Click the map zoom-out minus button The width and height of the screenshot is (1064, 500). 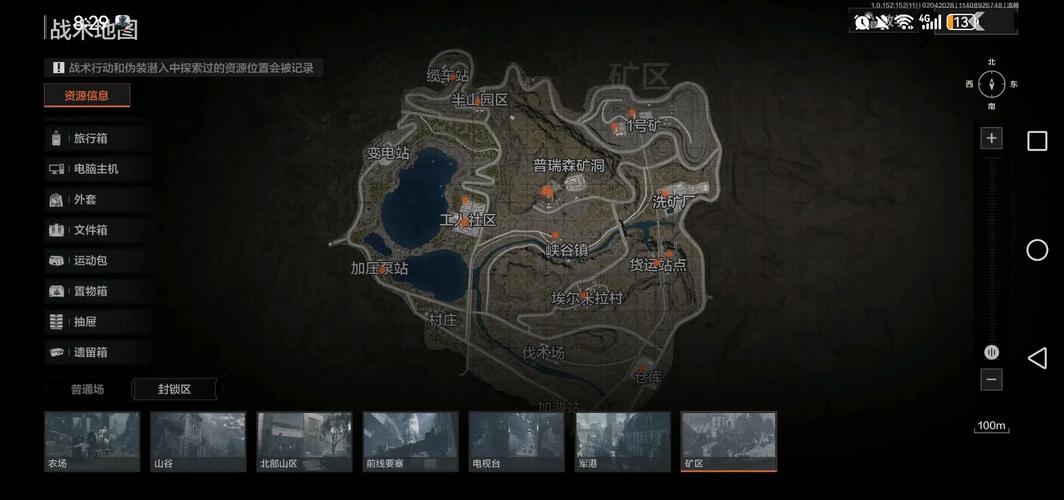pyautogui.click(x=991, y=380)
